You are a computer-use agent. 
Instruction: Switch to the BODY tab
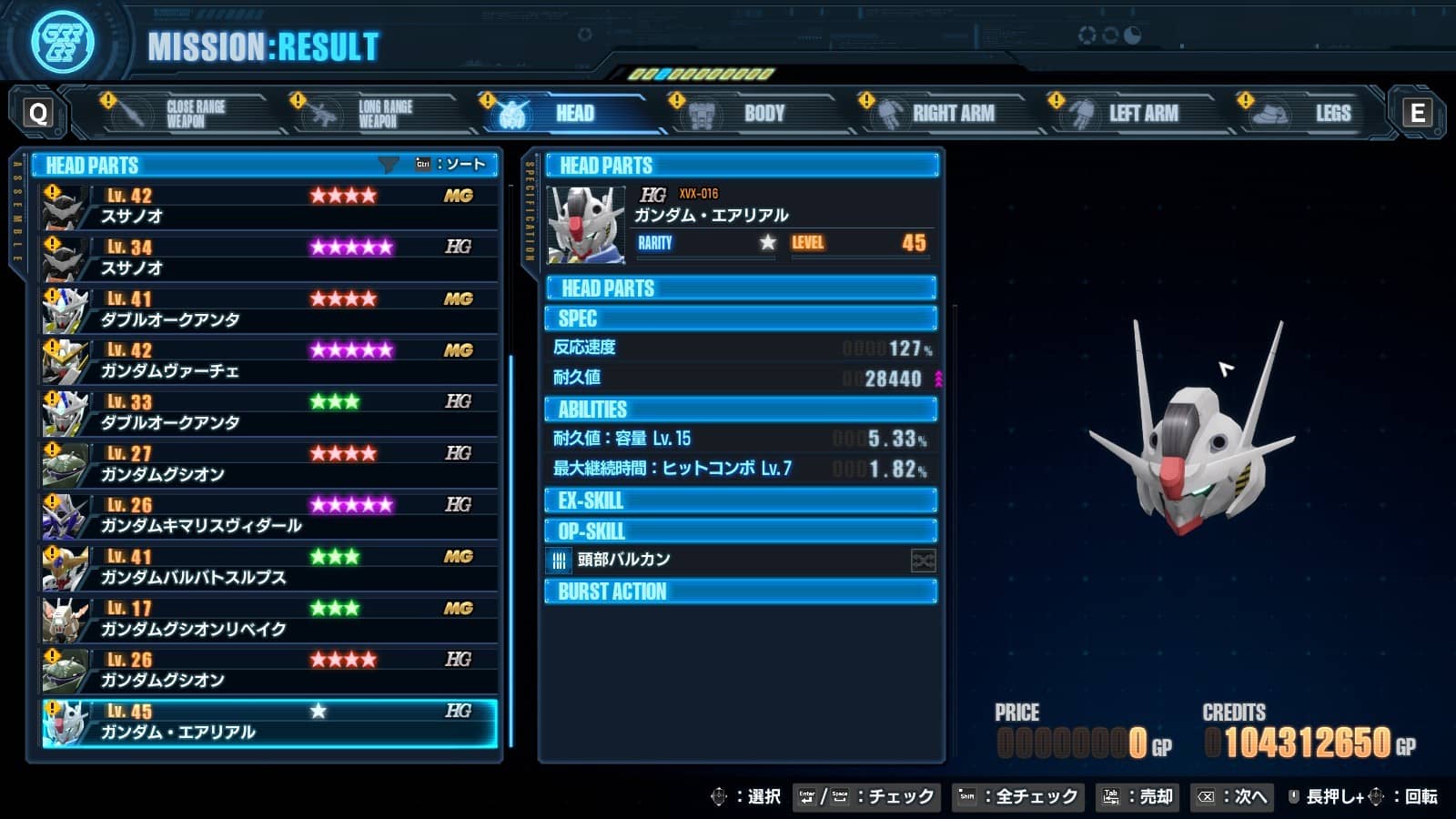(x=763, y=114)
